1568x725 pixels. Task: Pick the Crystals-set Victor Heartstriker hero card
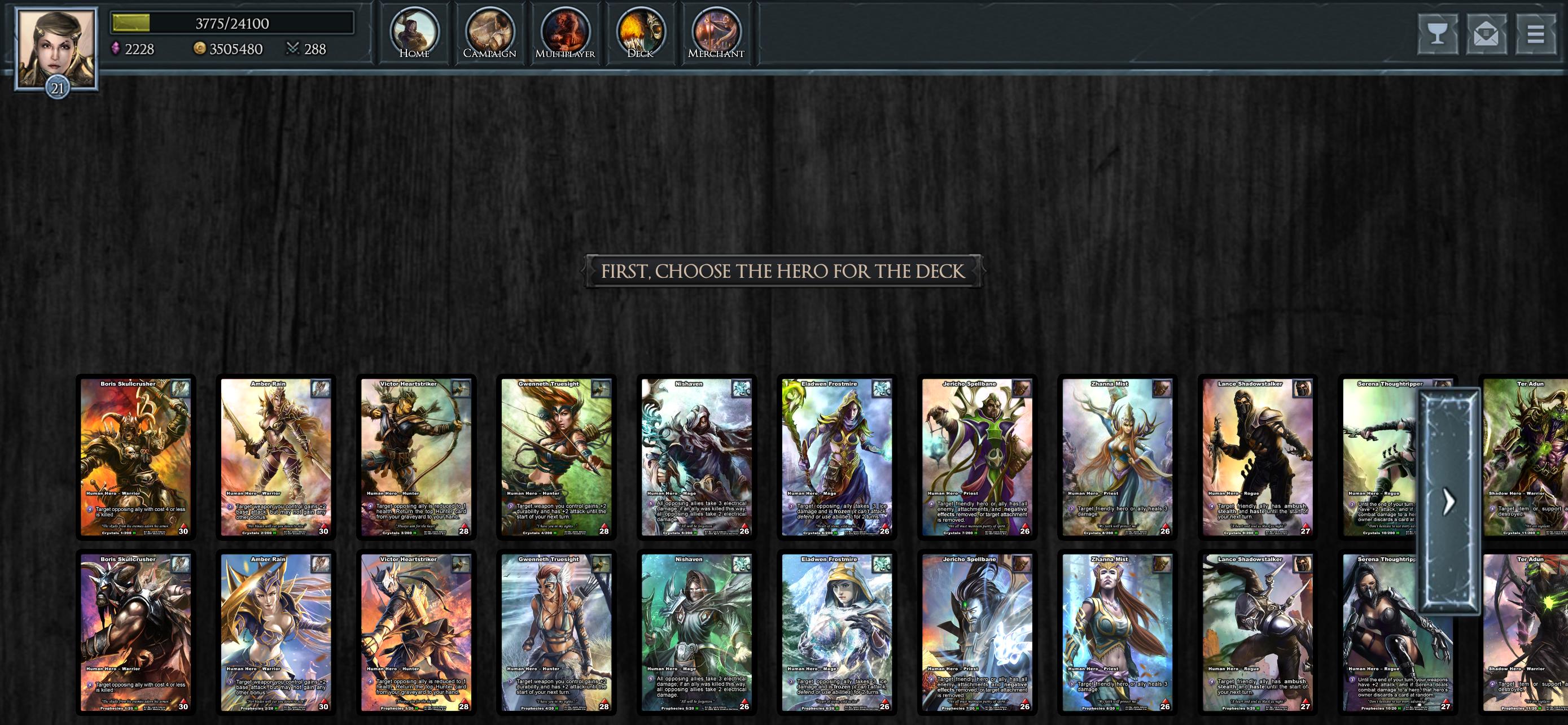pyautogui.click(x=417, y=457)
